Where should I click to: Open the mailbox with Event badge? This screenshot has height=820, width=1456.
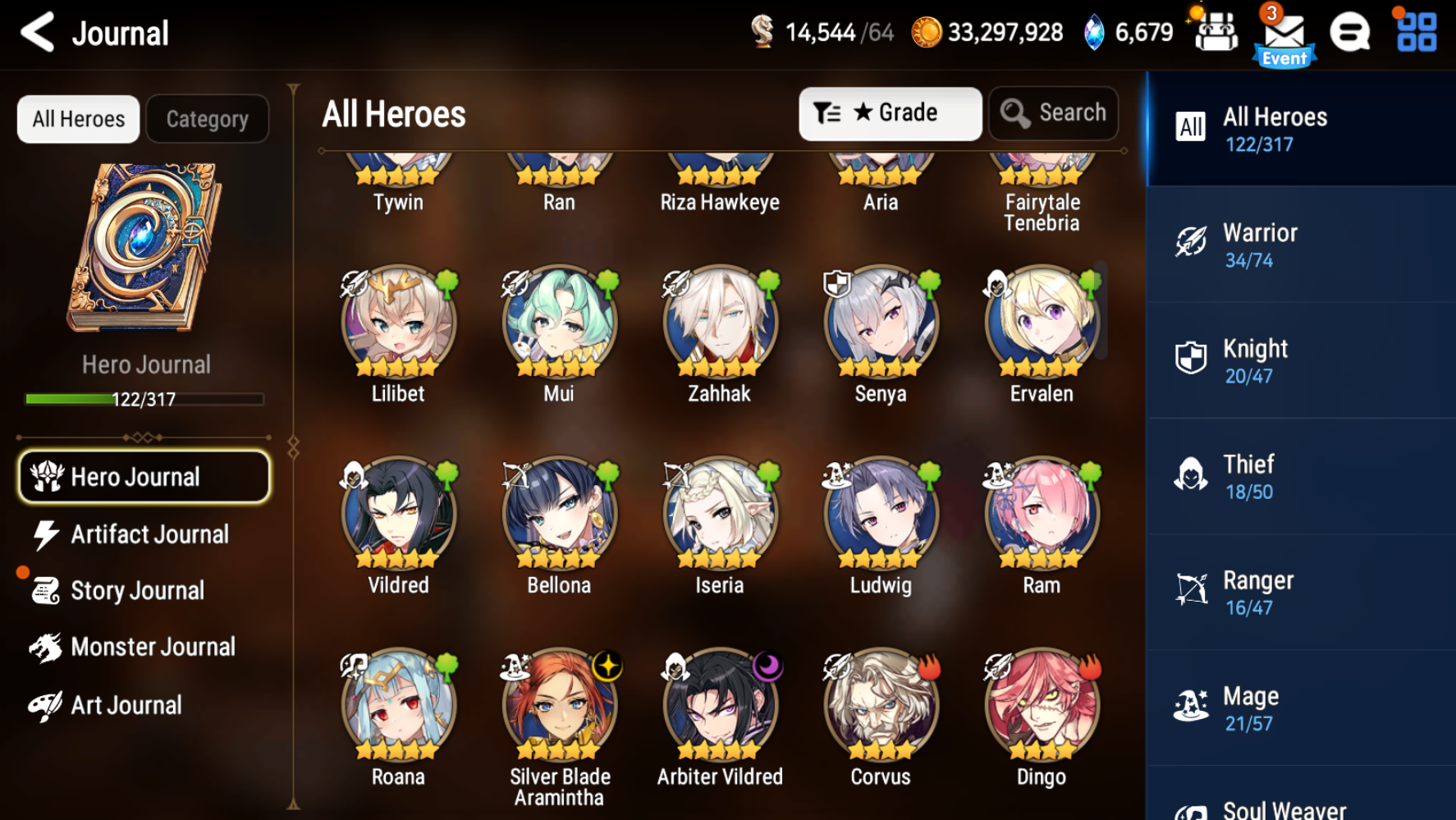click(1283, 33)
